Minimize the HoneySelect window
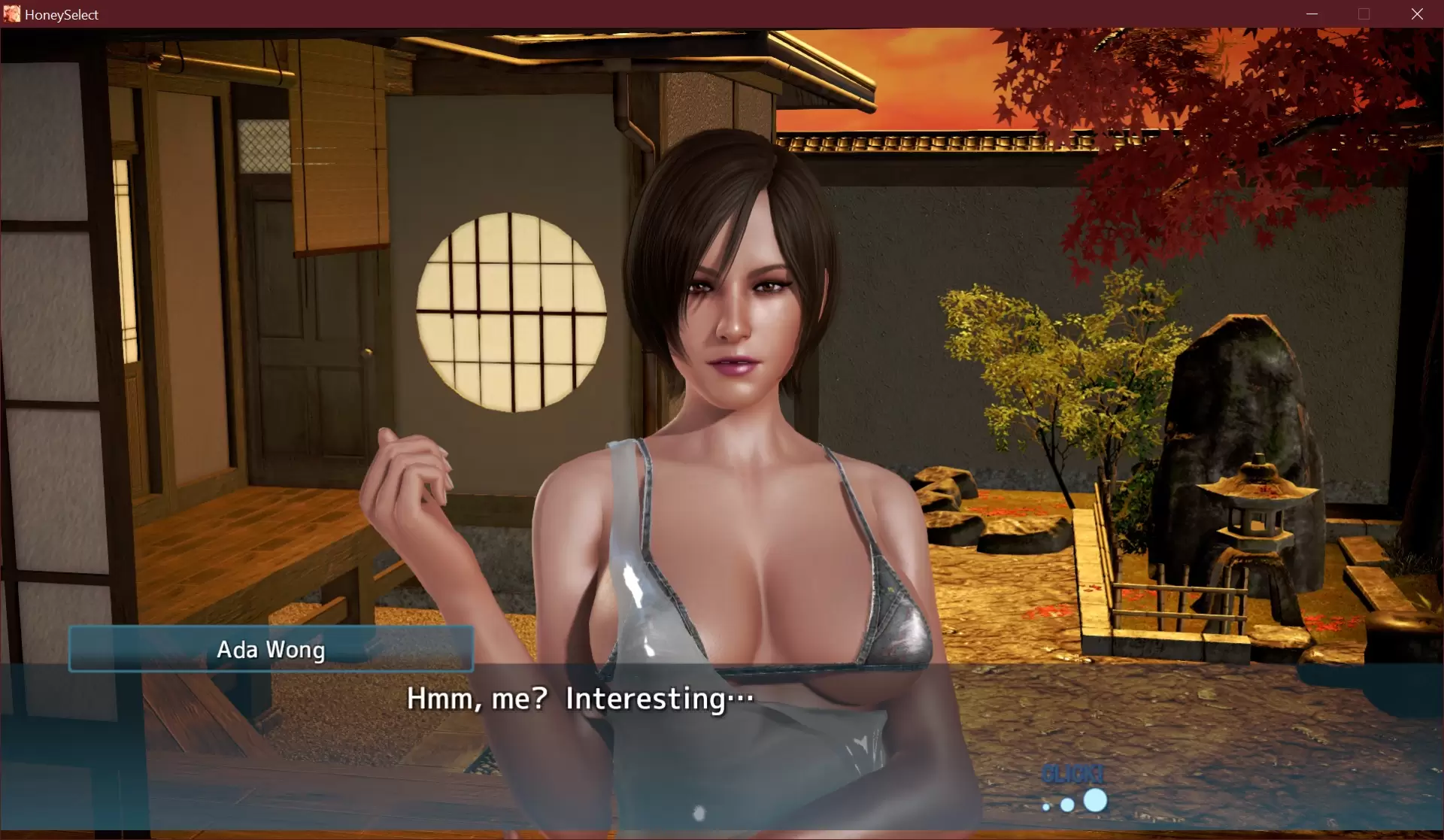 1312,14
